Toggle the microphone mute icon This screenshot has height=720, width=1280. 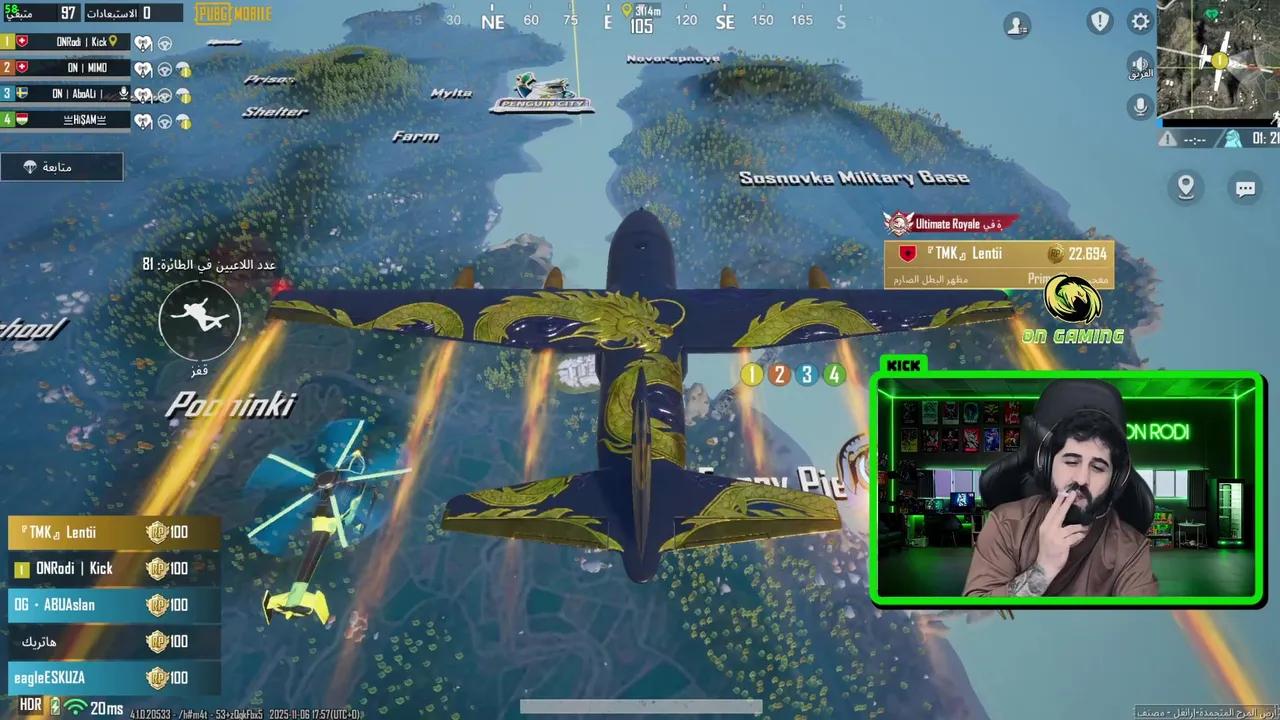(1140, 105)
